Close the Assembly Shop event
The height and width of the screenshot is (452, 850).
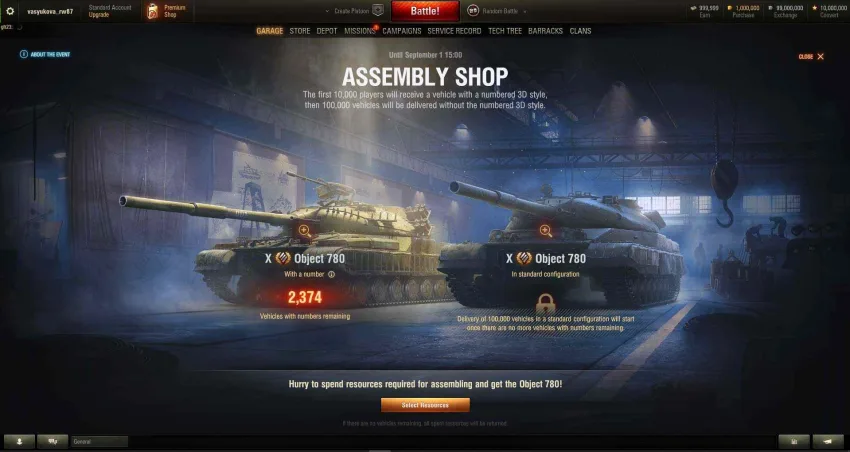click(x=812, y=57)
